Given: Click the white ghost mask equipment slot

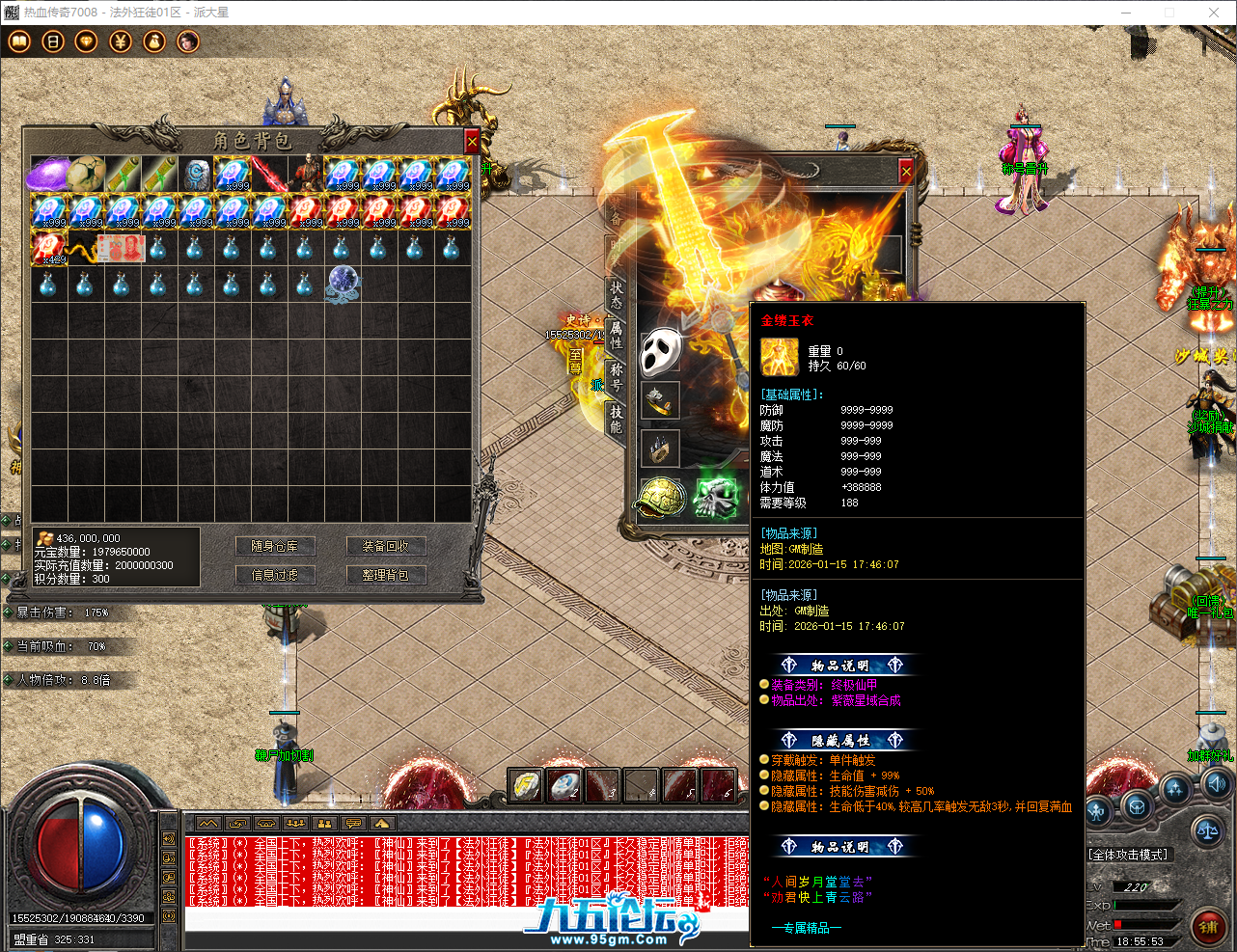Looking at the screenshot, I should 661,351.
